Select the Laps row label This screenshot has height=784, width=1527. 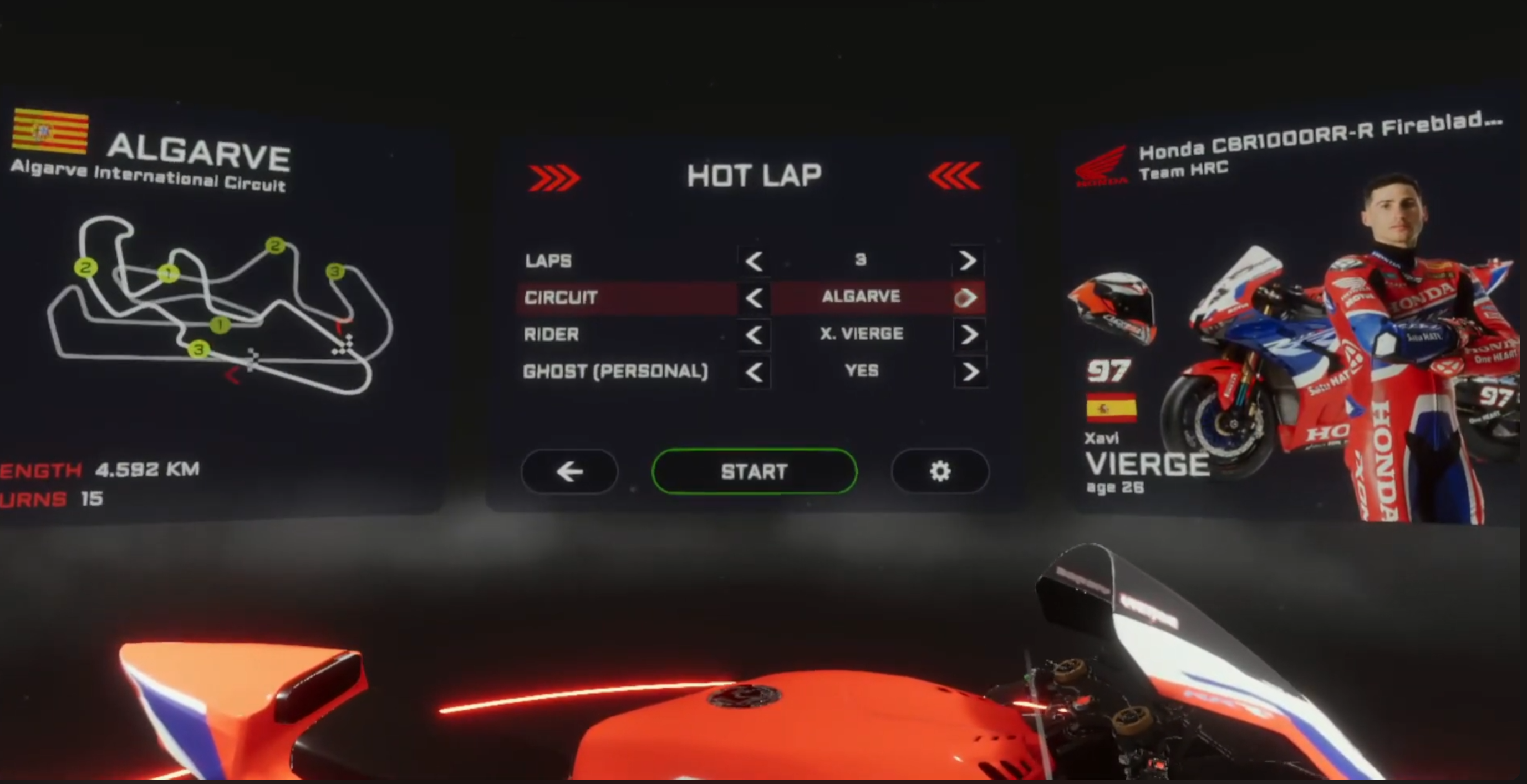coord(548,261)
